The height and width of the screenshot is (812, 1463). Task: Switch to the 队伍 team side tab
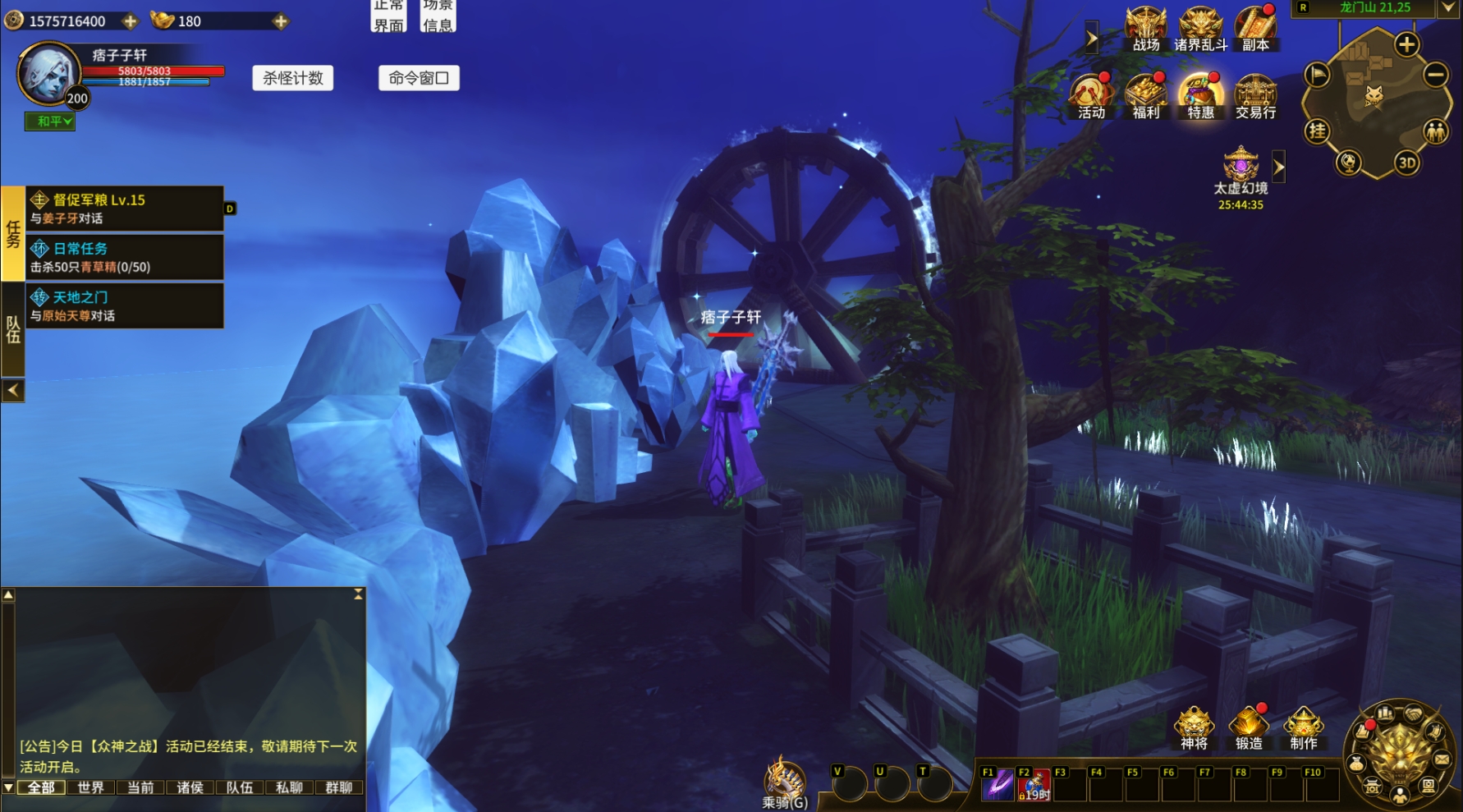pos(13,329)
